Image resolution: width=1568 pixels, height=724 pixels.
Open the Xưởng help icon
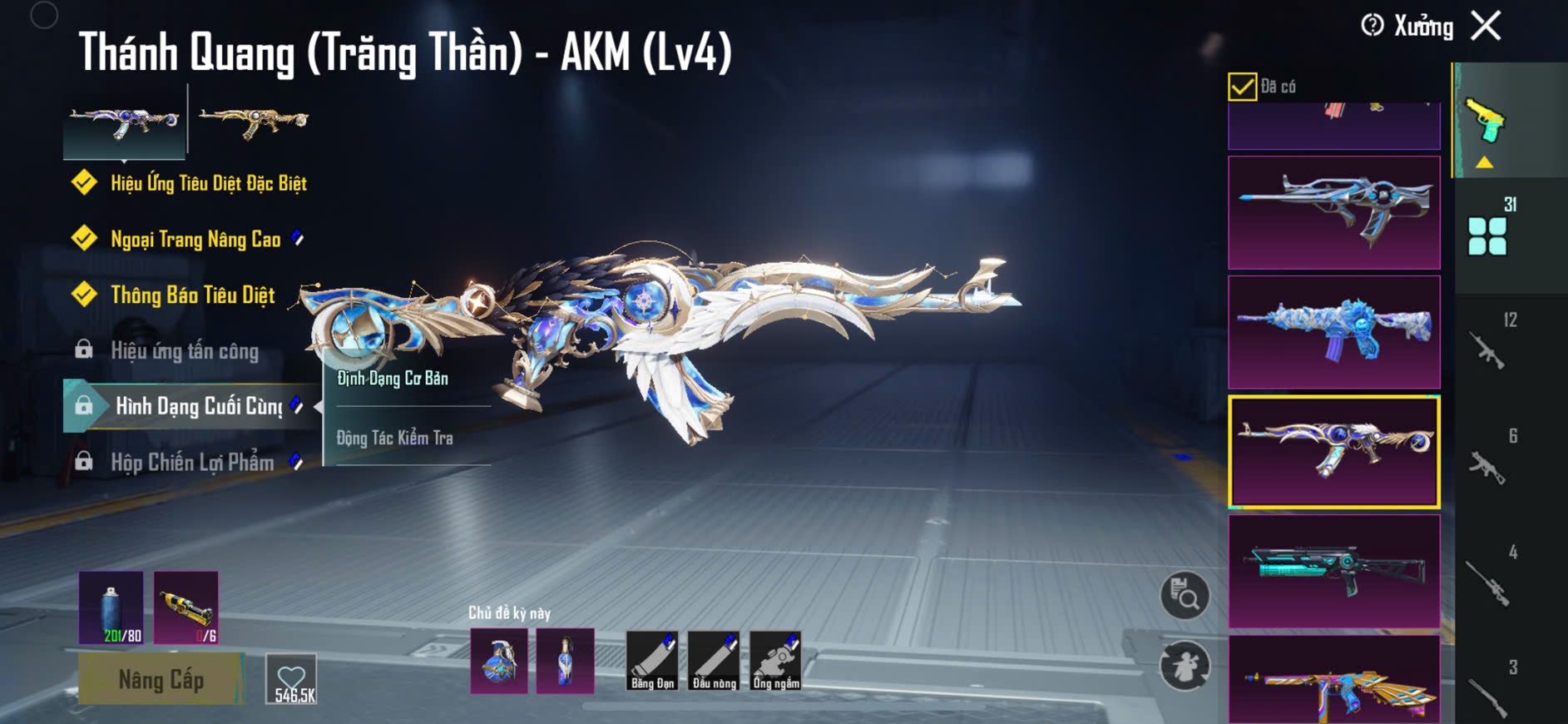coord(1373,26)
